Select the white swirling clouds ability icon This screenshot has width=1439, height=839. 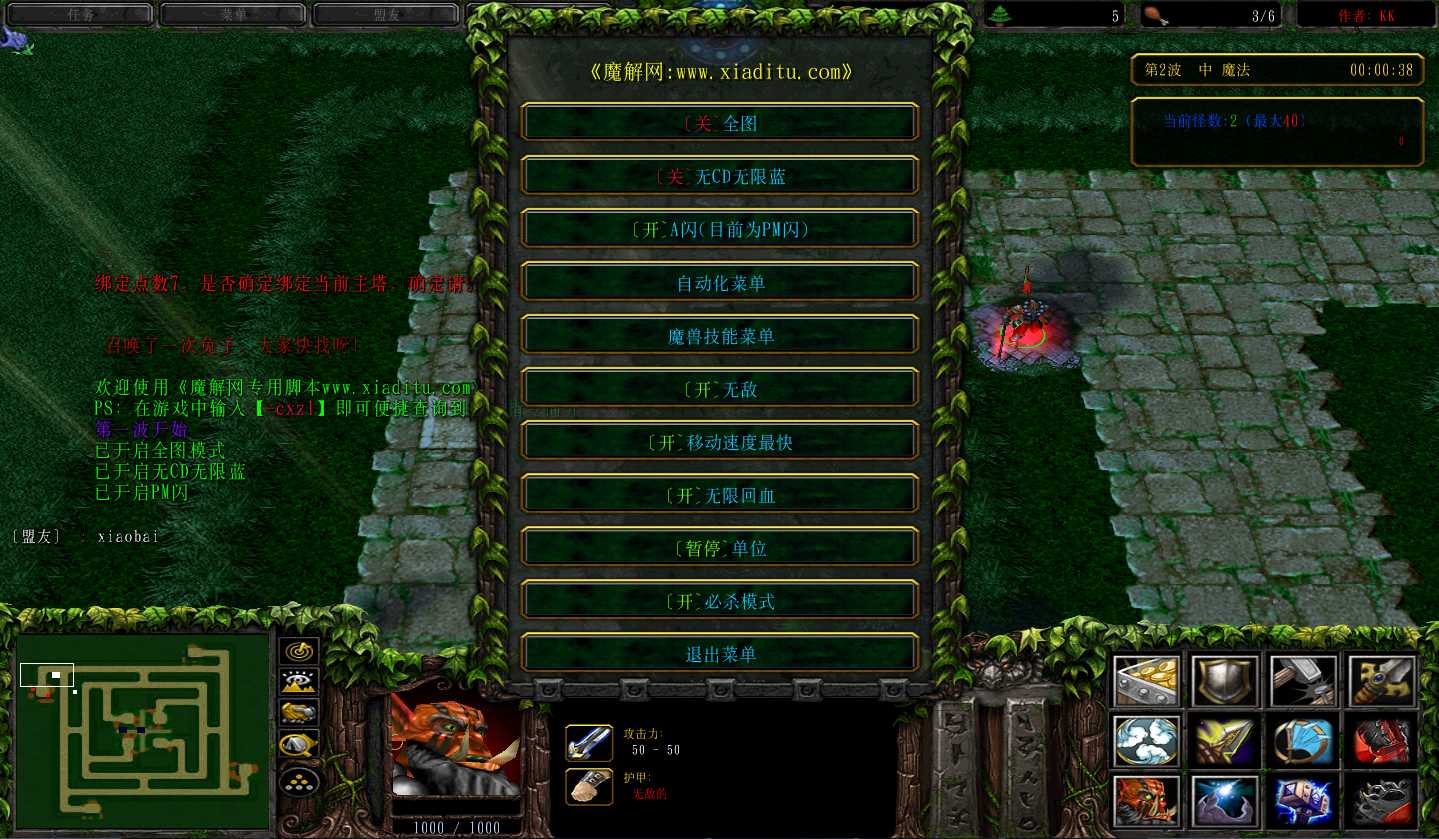1146,741
